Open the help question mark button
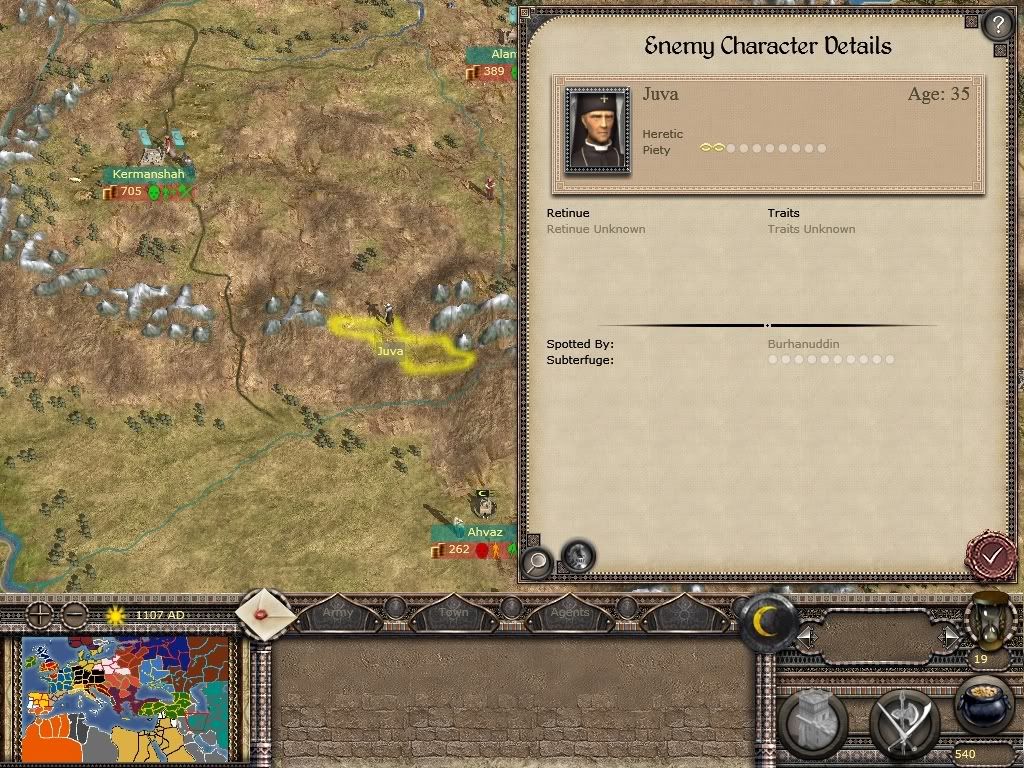1024x768 pixels. (997, 24)
